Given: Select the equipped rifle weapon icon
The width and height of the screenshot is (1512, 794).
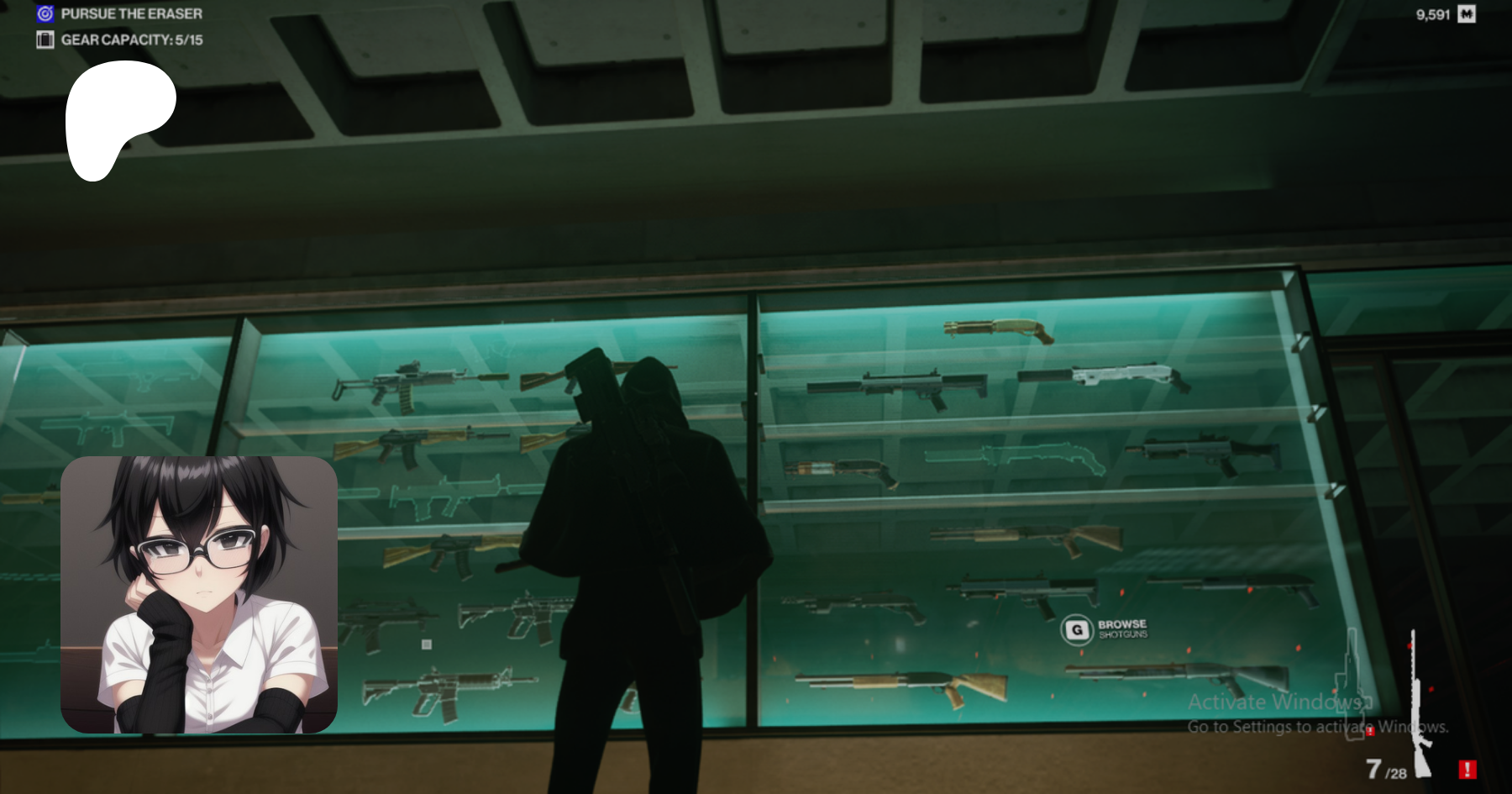Looking at the screenshot, I should [x=1419, y=706].
